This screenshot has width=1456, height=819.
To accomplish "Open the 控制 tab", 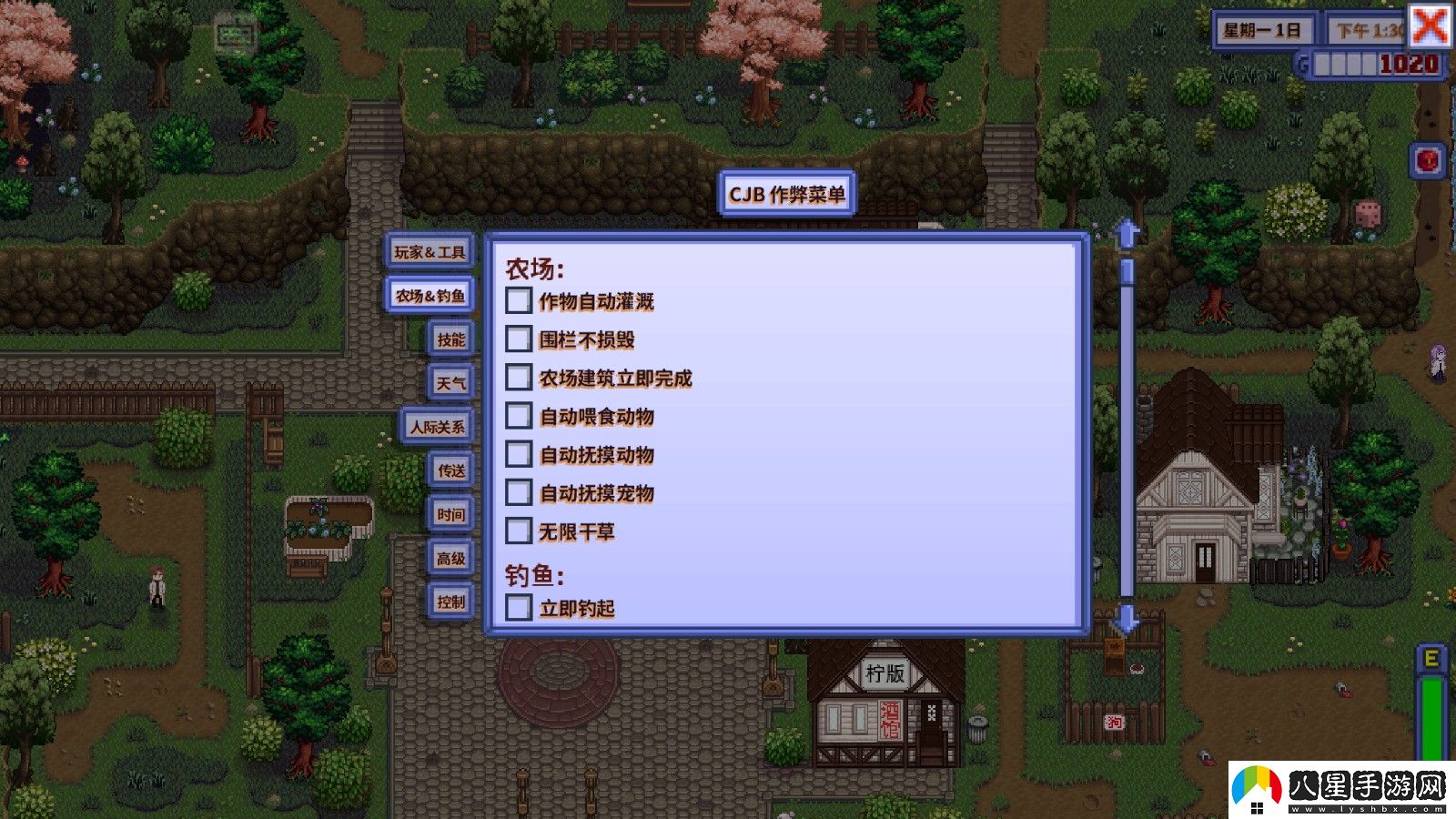I will (450, 602).
